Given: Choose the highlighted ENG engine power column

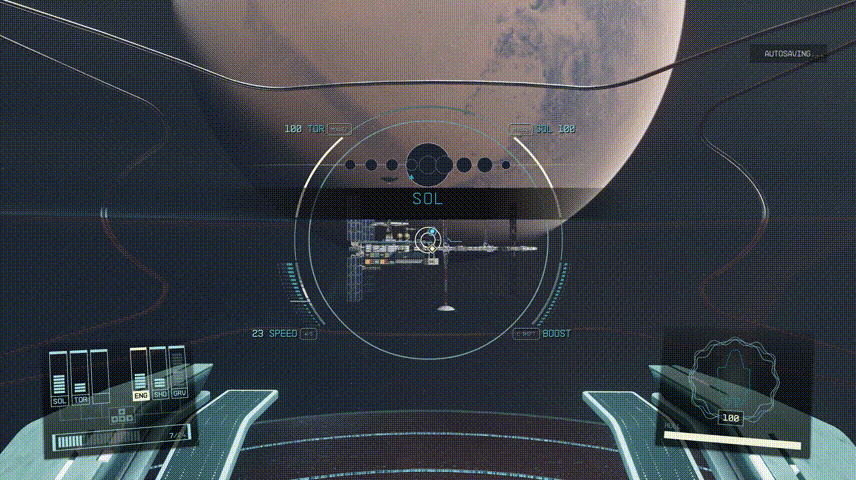Looking at the screenshot, I should 140,374.
